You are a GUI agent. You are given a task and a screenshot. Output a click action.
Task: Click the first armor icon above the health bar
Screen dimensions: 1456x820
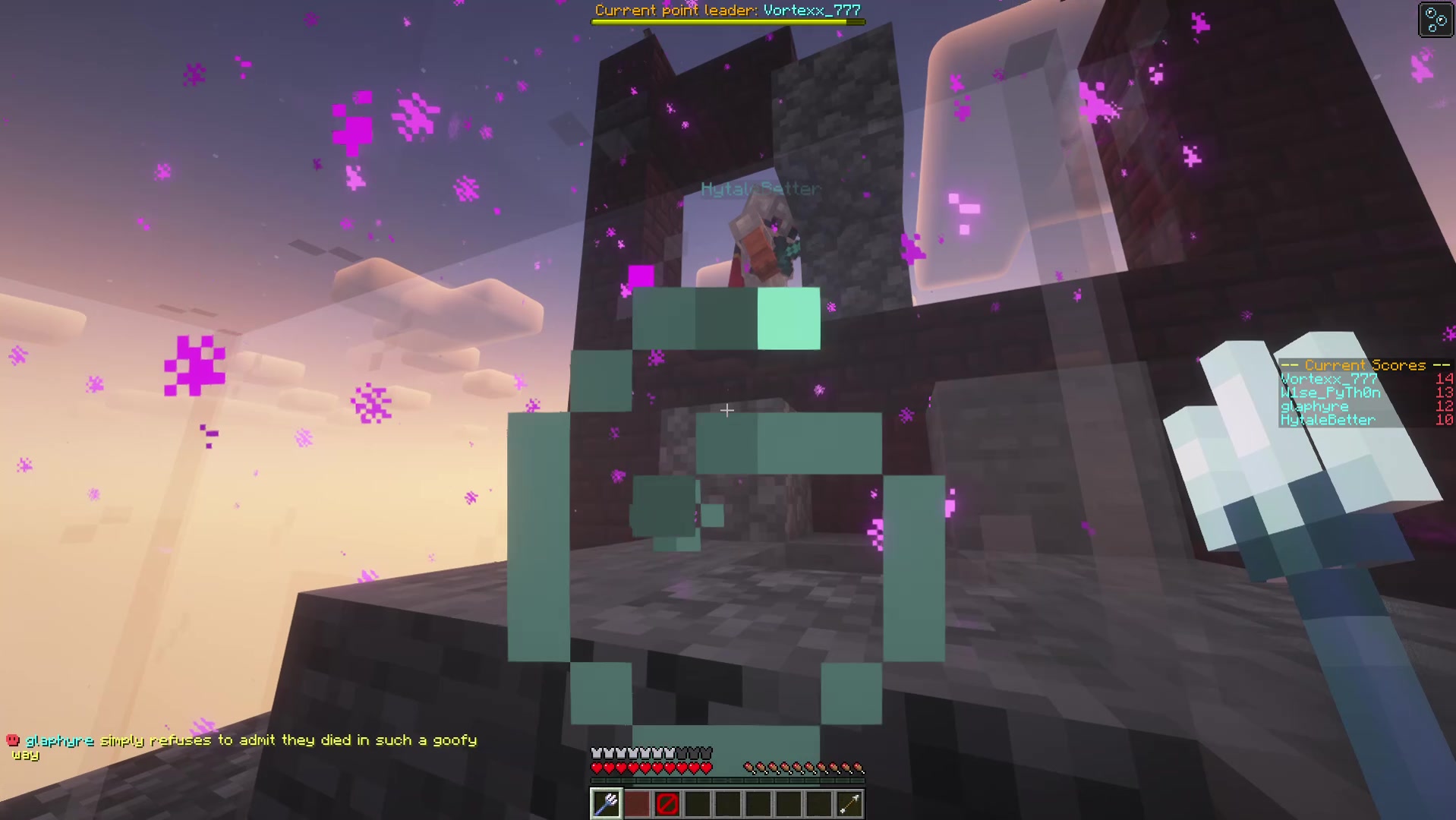pyautogui.click(x=596, y=751)
